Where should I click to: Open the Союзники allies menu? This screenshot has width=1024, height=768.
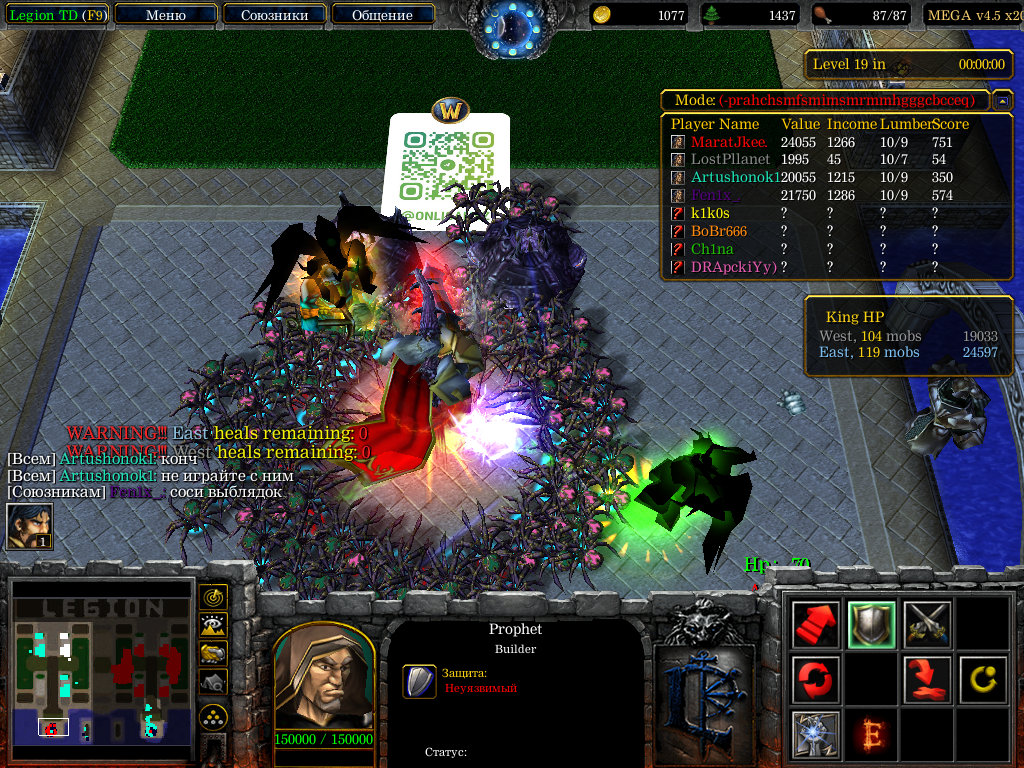click(x=273, y=15)
